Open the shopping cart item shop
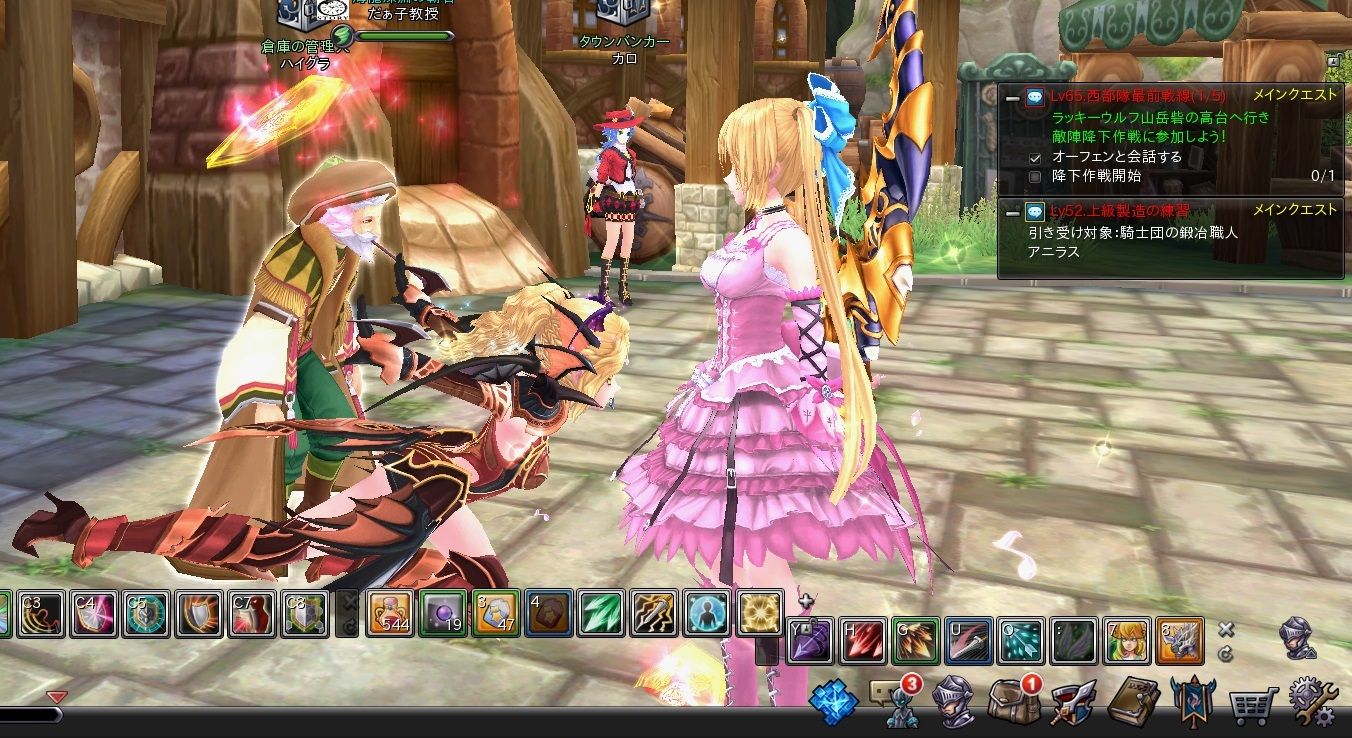1352x738 pixels. point(1253,706)
